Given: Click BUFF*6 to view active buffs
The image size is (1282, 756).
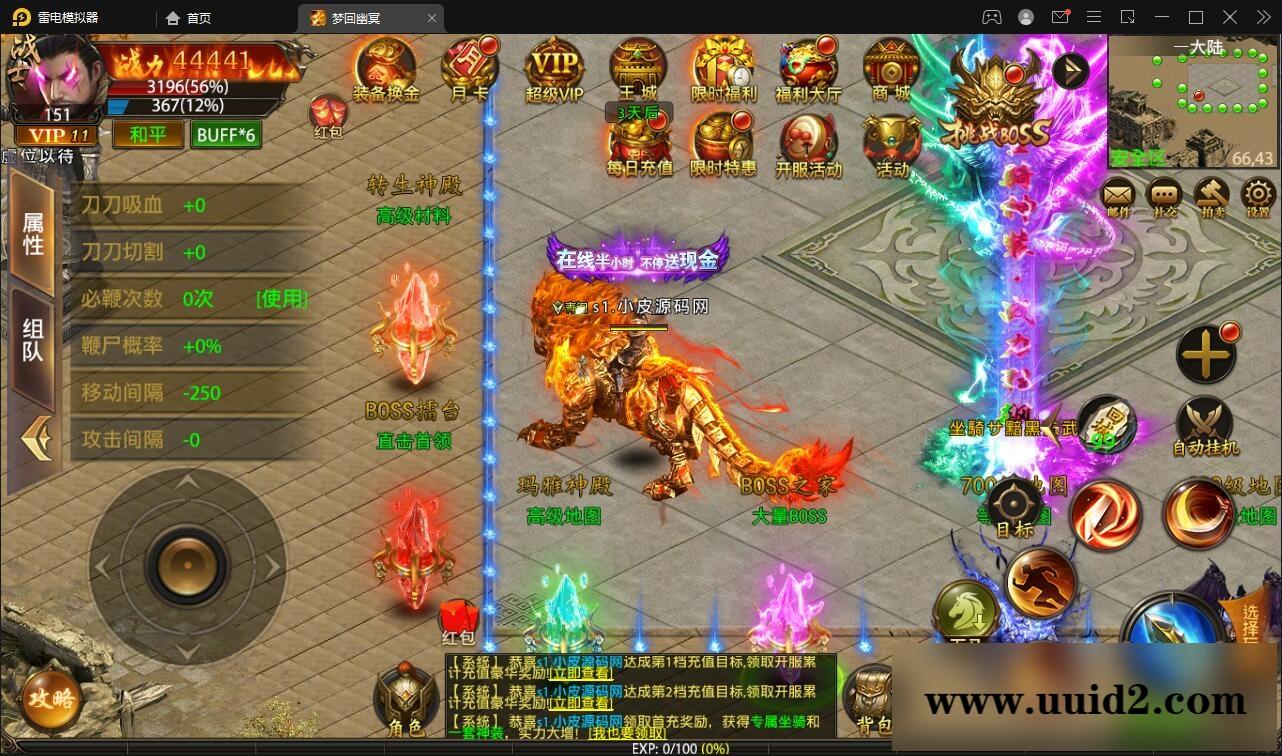Looking at the screenshot, I should [225, 134].
